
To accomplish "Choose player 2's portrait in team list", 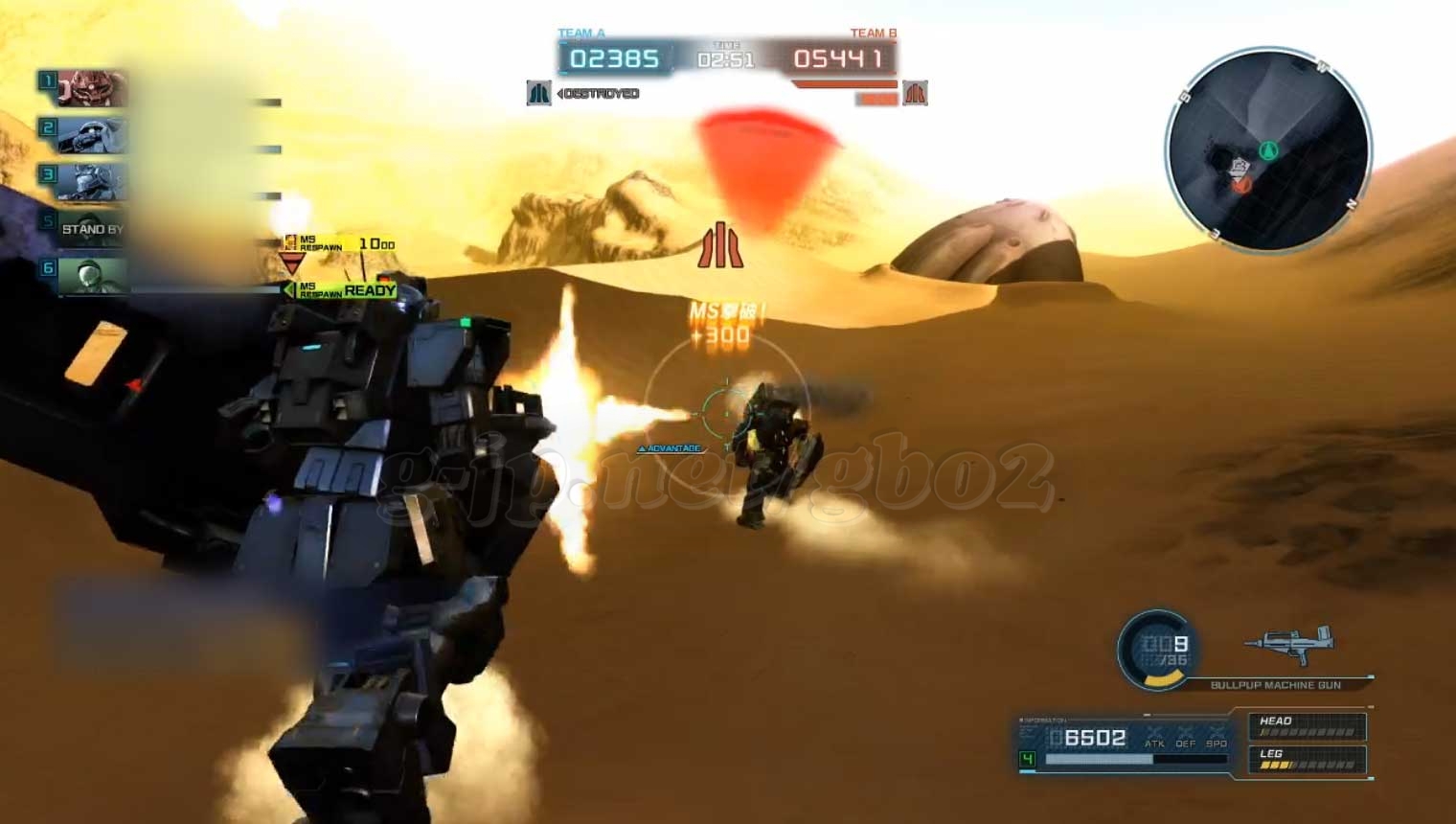I will click(x=92, y=134).
